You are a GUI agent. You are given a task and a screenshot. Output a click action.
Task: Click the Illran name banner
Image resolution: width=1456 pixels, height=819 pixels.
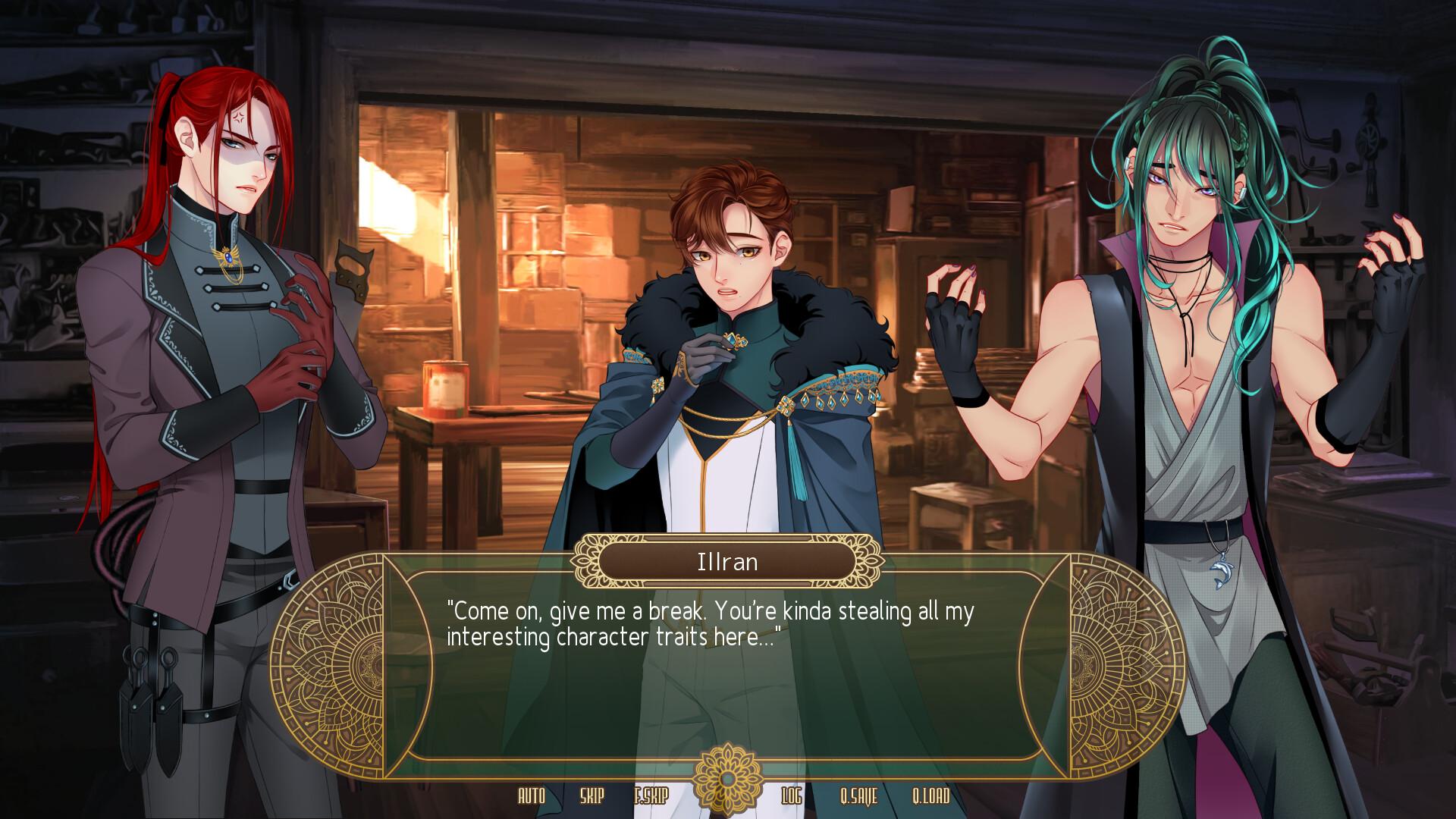(726, 562)
